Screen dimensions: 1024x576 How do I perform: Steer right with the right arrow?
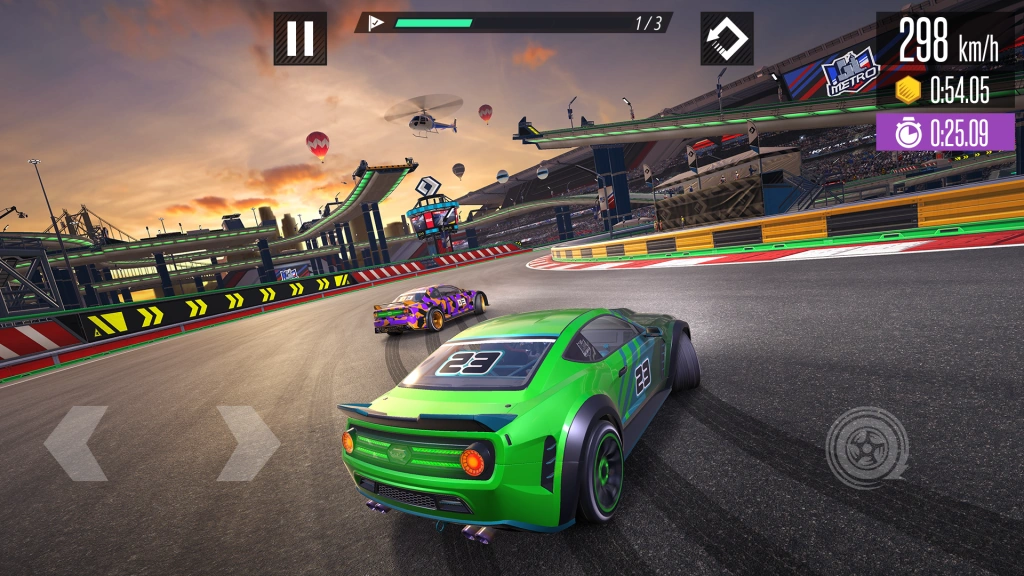[x=247, y=443]
